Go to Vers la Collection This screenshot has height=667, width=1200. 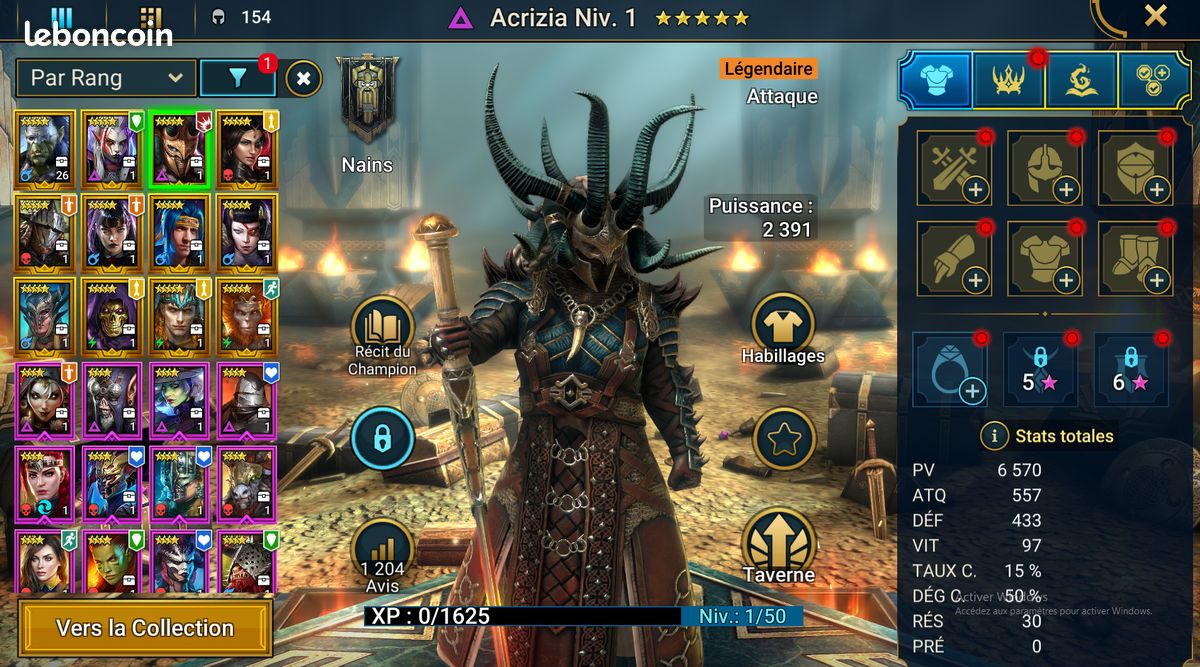coord(145,628)
